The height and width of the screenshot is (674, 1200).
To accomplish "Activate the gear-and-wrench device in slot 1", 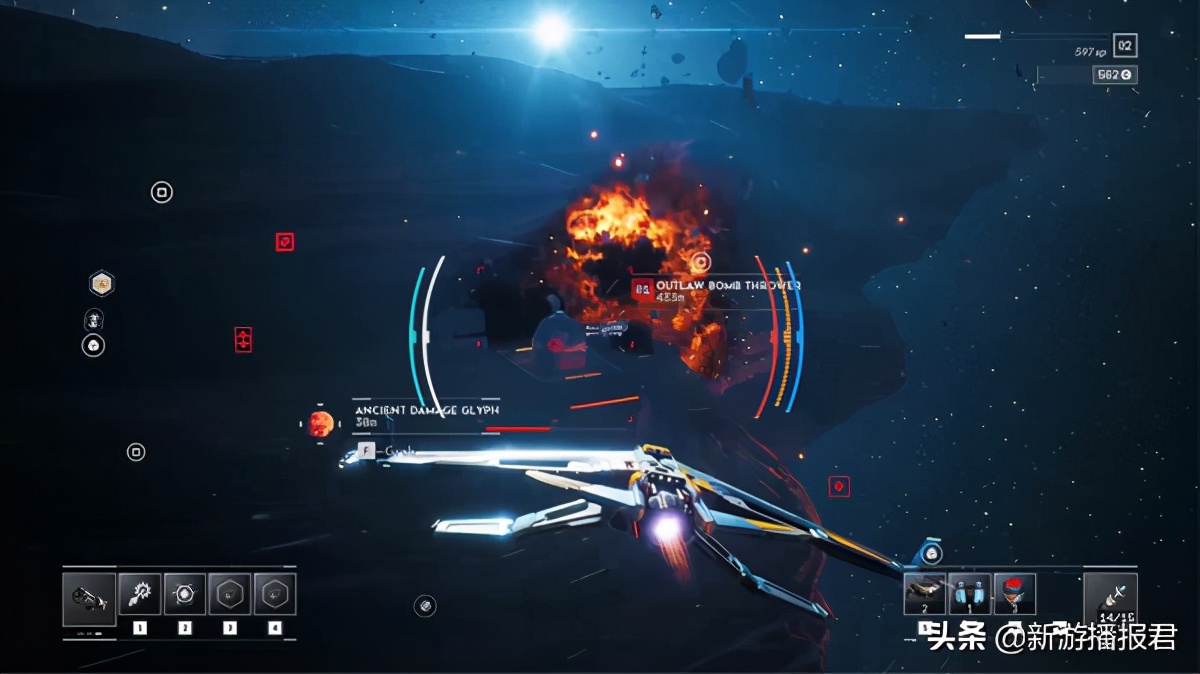I will click(x=139, y=594).
